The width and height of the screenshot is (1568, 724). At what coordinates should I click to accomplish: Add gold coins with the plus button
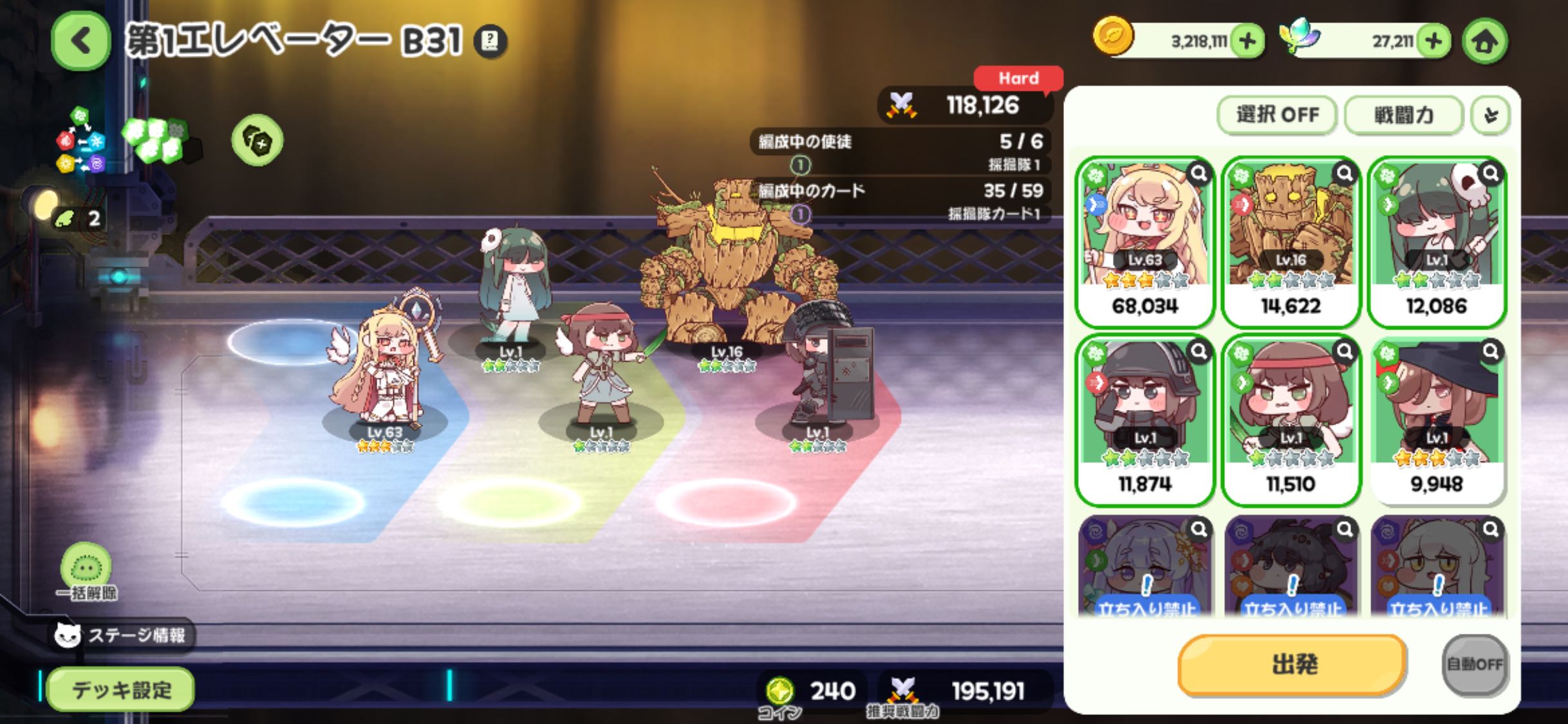click(x=1247, y=41)
